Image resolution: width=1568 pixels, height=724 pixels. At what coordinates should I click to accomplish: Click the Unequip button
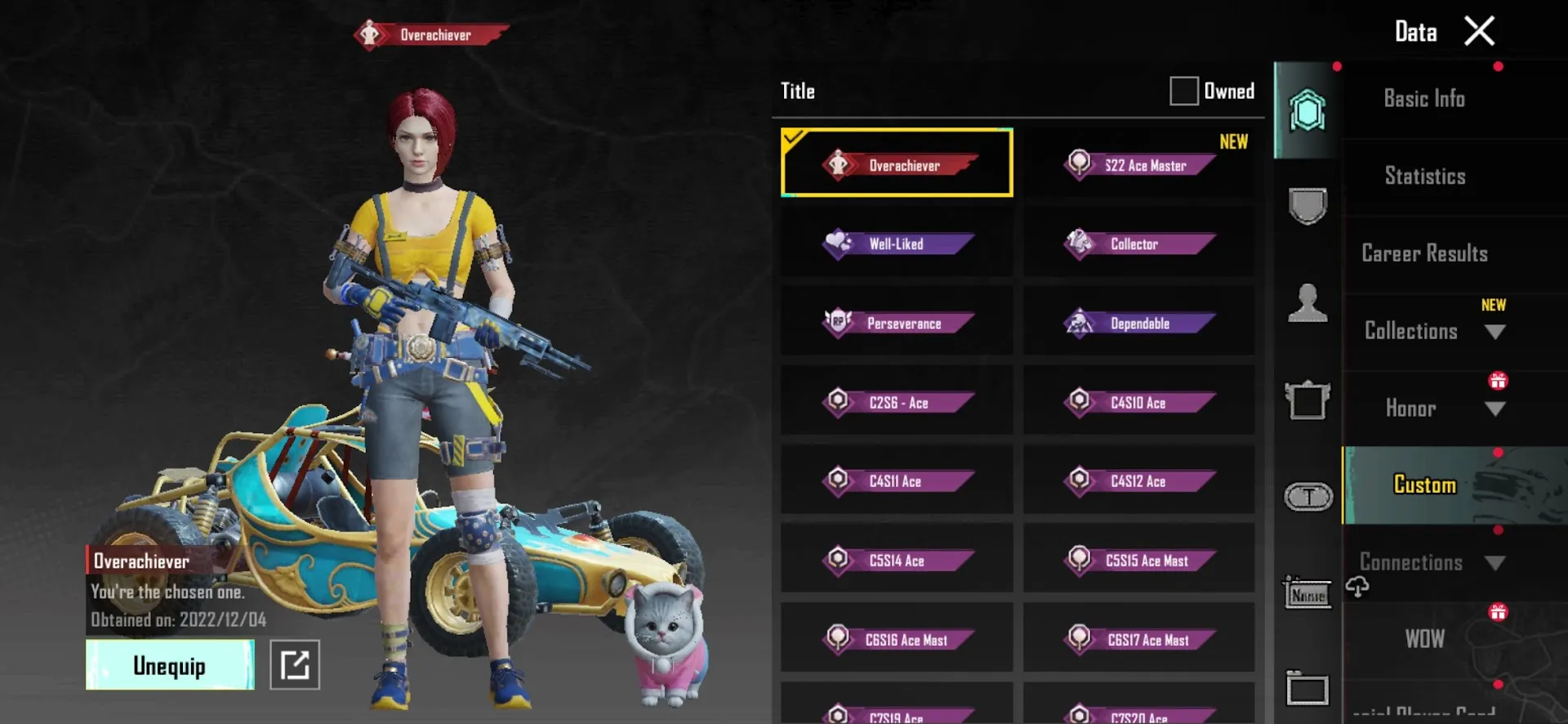pyautogui.click(x=169, y=664)
